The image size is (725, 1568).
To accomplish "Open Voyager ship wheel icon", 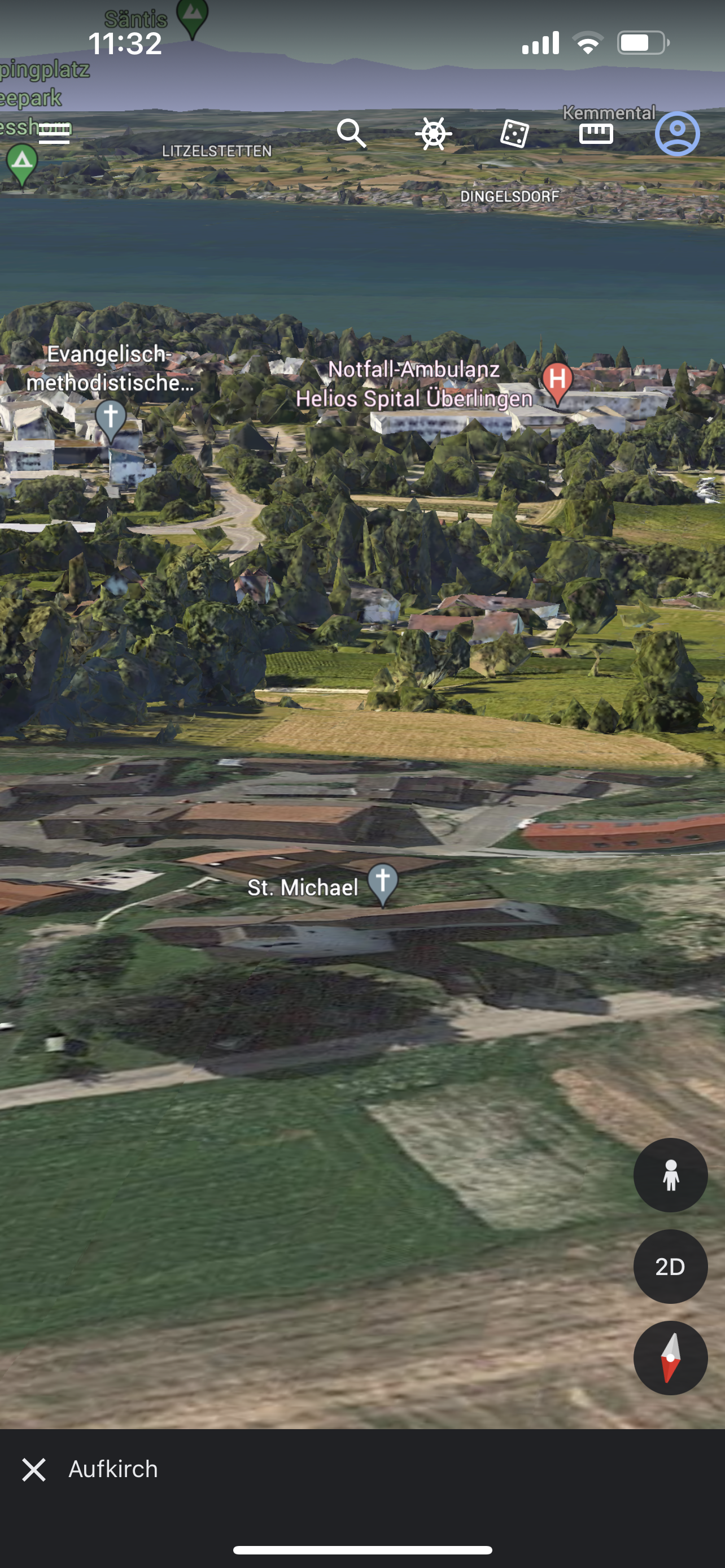I will tap(434, 133).
